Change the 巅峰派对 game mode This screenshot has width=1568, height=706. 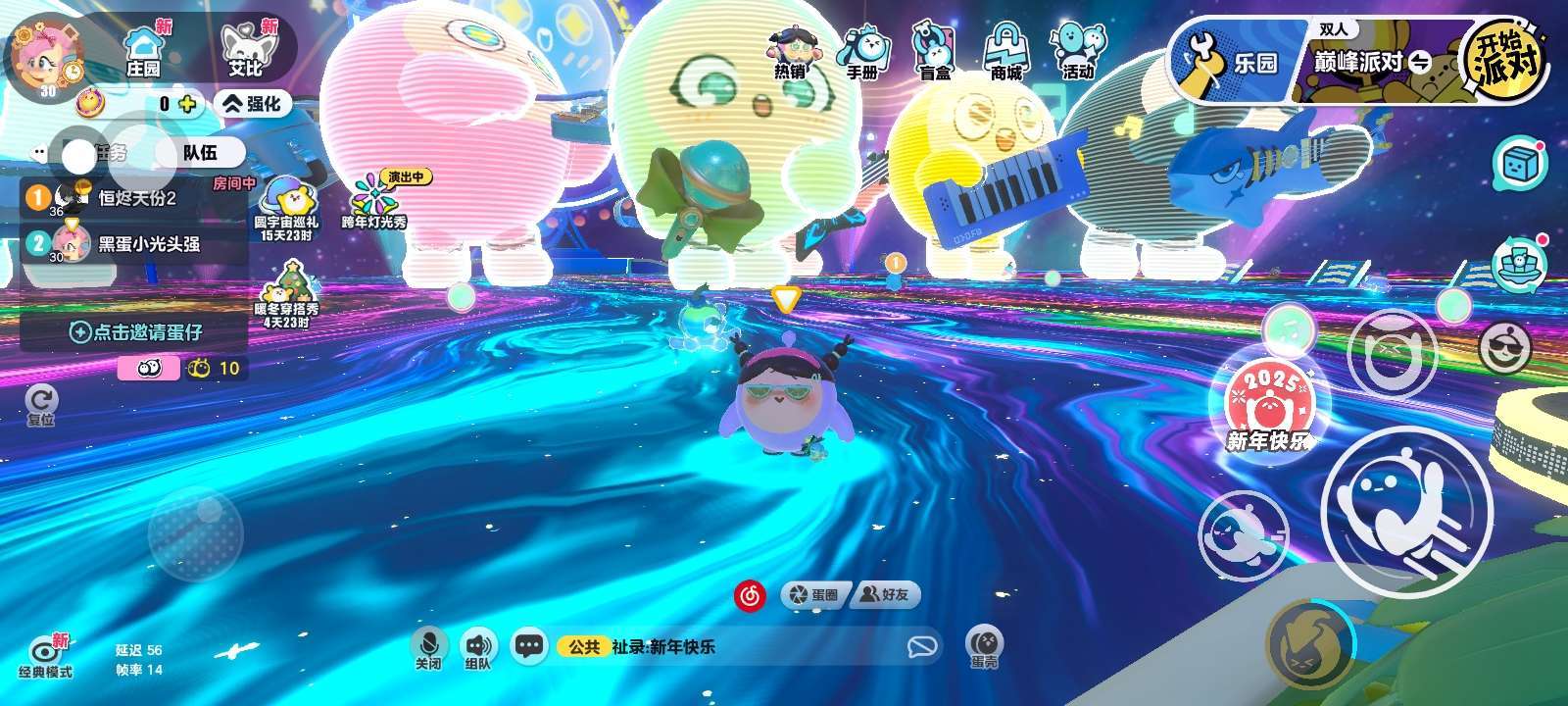[1372, 63]
